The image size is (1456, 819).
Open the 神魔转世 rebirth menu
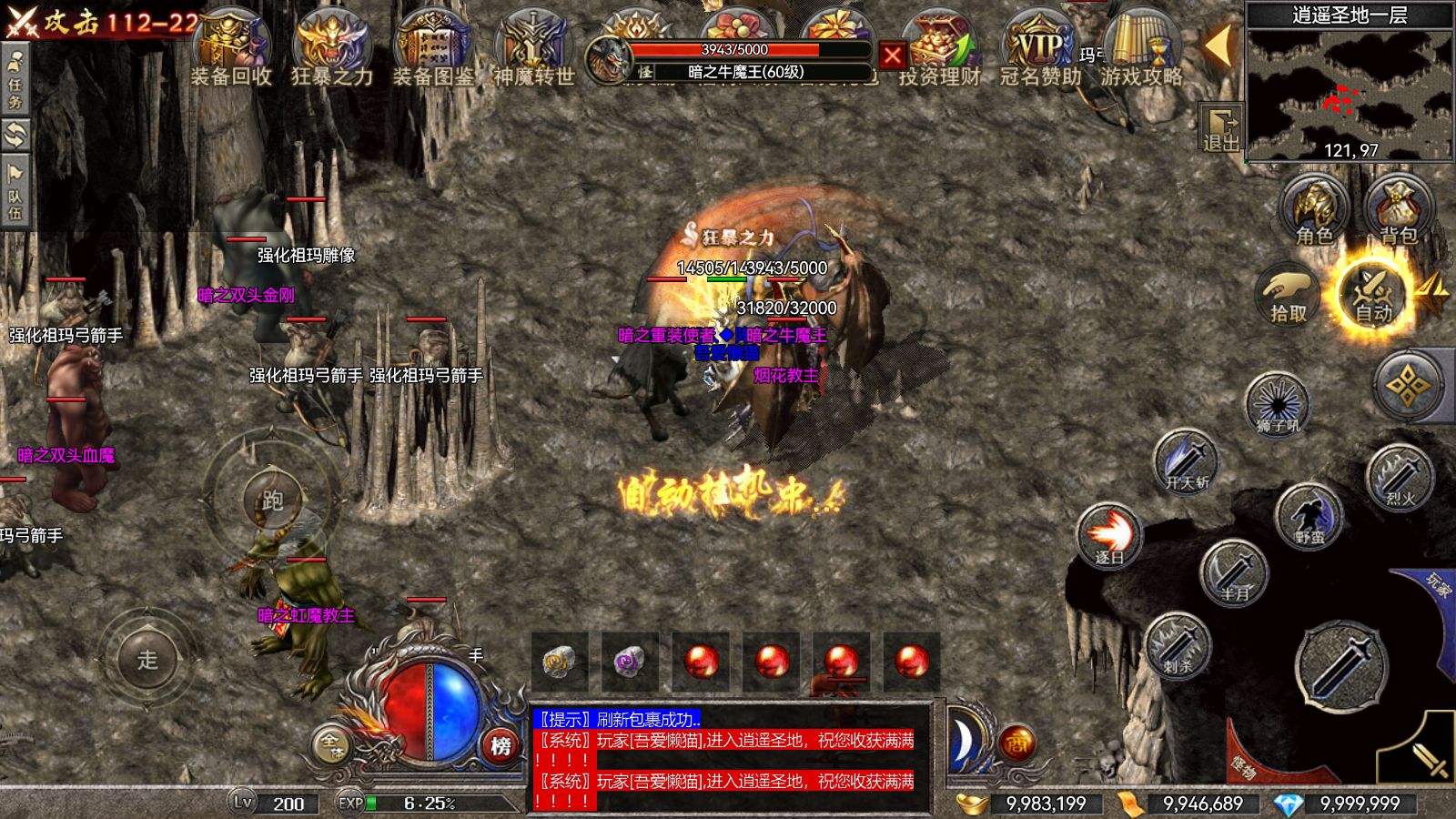coord(533,50)
